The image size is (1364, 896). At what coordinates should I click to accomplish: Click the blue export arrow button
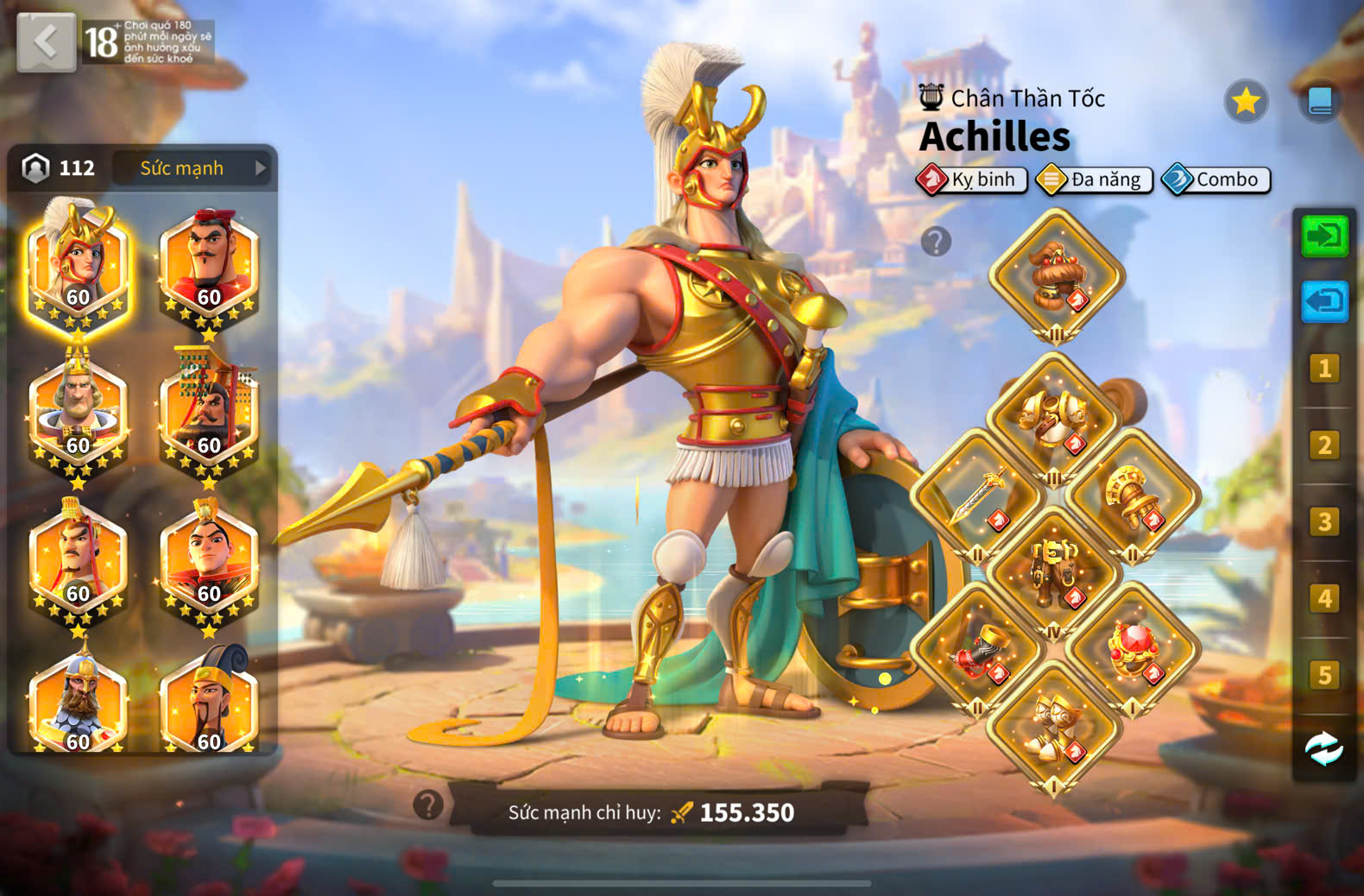click(x=1324, y=301)
